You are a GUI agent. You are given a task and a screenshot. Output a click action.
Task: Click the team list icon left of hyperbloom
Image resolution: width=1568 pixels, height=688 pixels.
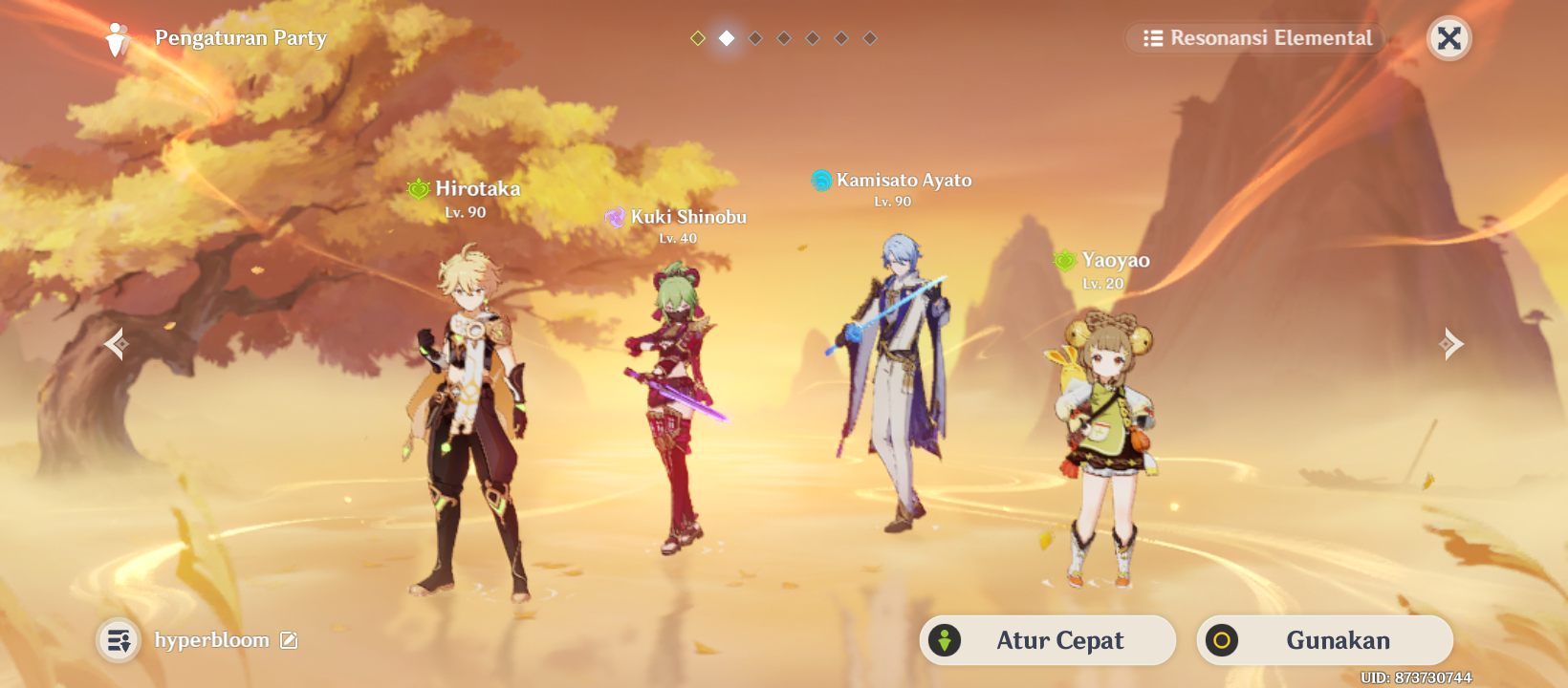[119, 640]
